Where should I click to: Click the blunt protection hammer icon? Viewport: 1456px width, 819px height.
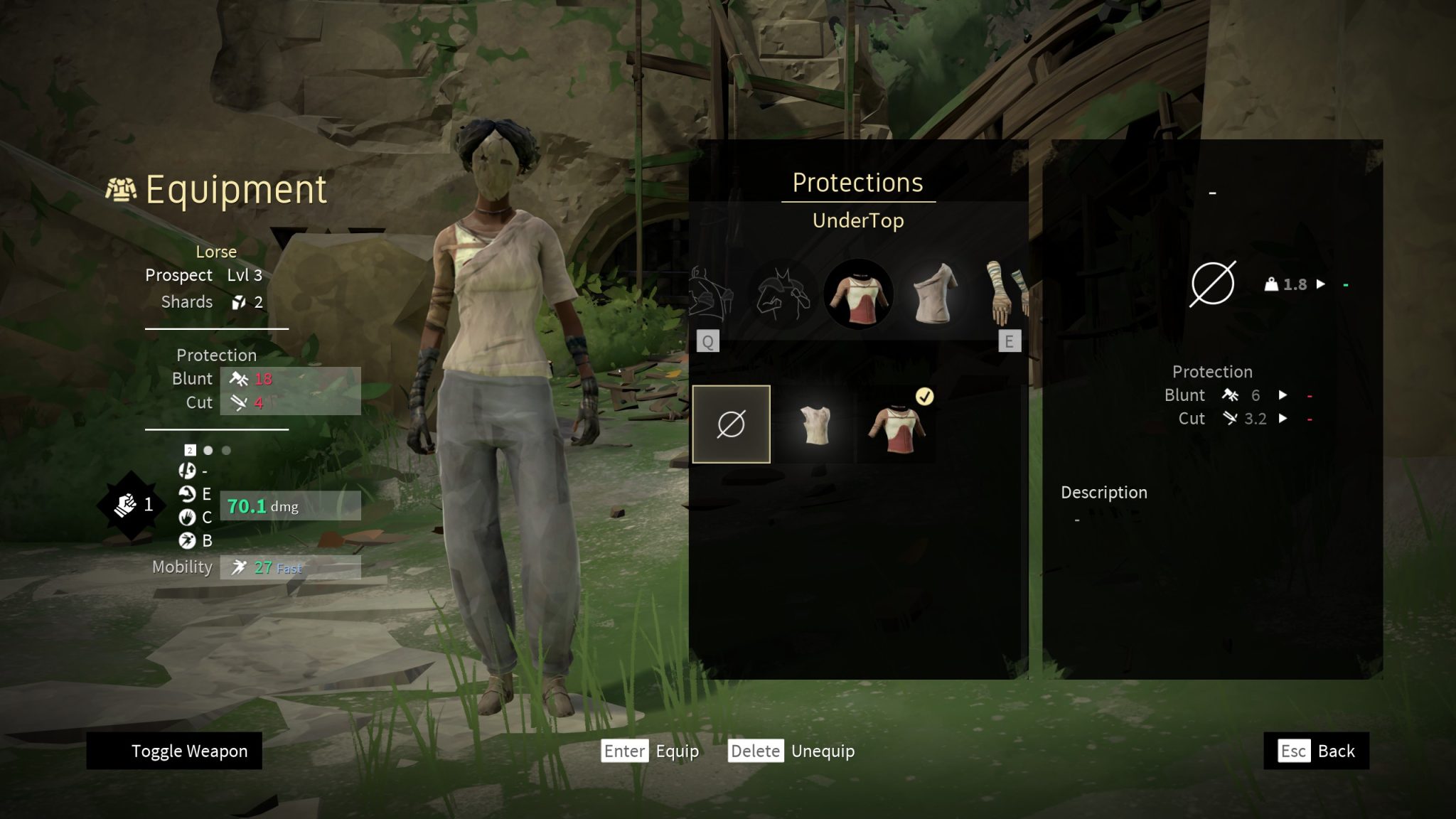pyautogui.click(x=238, y=379)
